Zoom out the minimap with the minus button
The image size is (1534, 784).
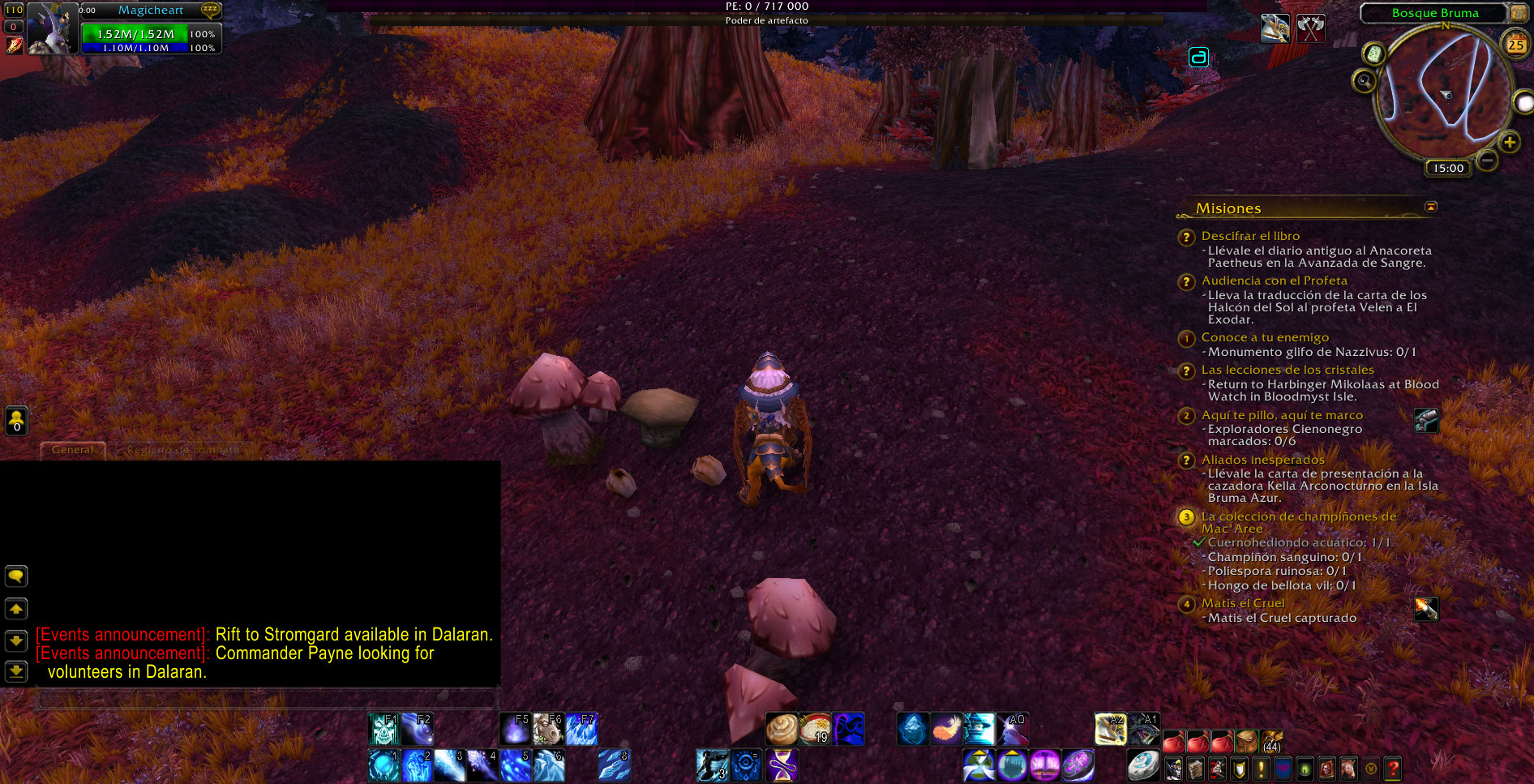(1487, 161)
